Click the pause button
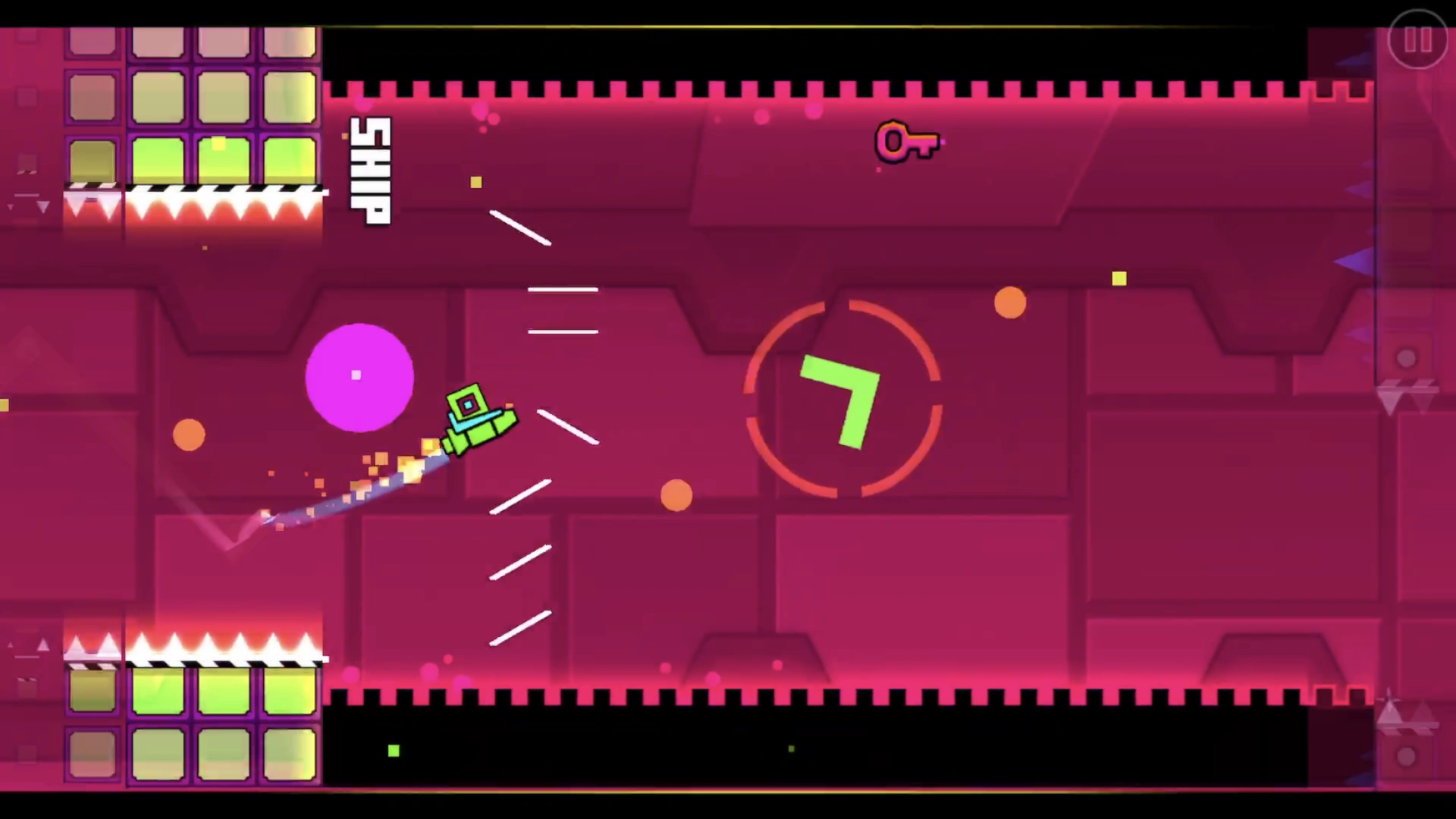The image size is (1456, 819). (x=1417, y=39)
